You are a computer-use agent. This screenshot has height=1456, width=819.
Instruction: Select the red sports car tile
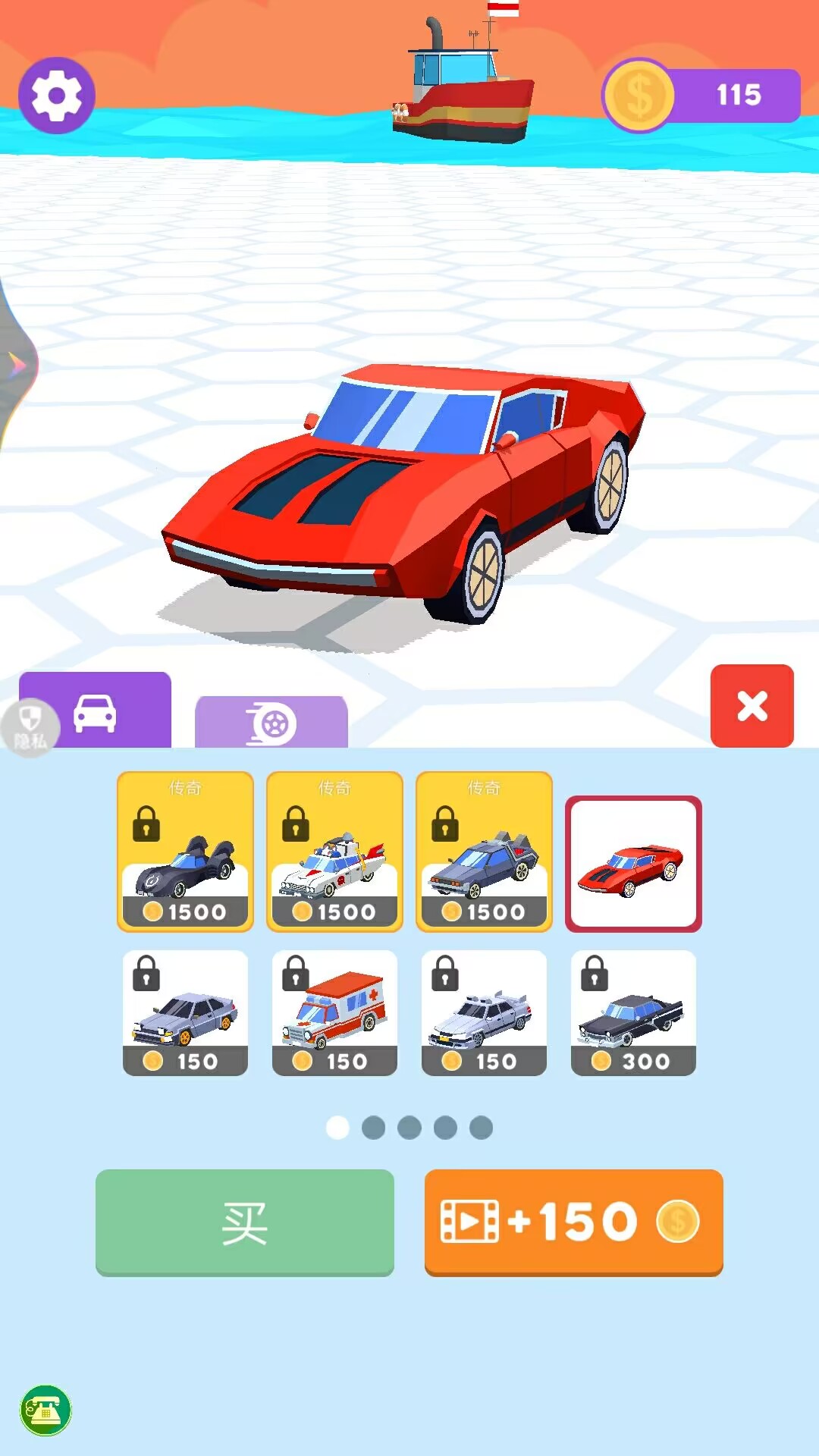[633, 864]
